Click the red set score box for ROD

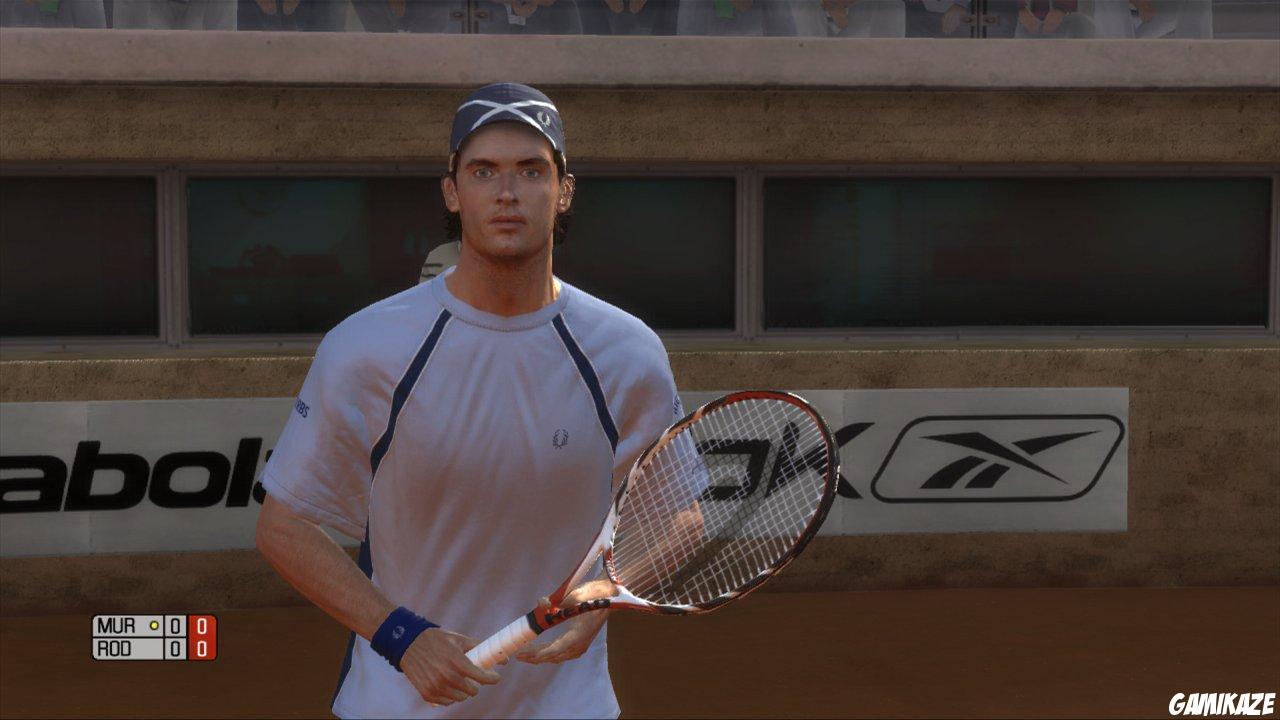point(202,646)
